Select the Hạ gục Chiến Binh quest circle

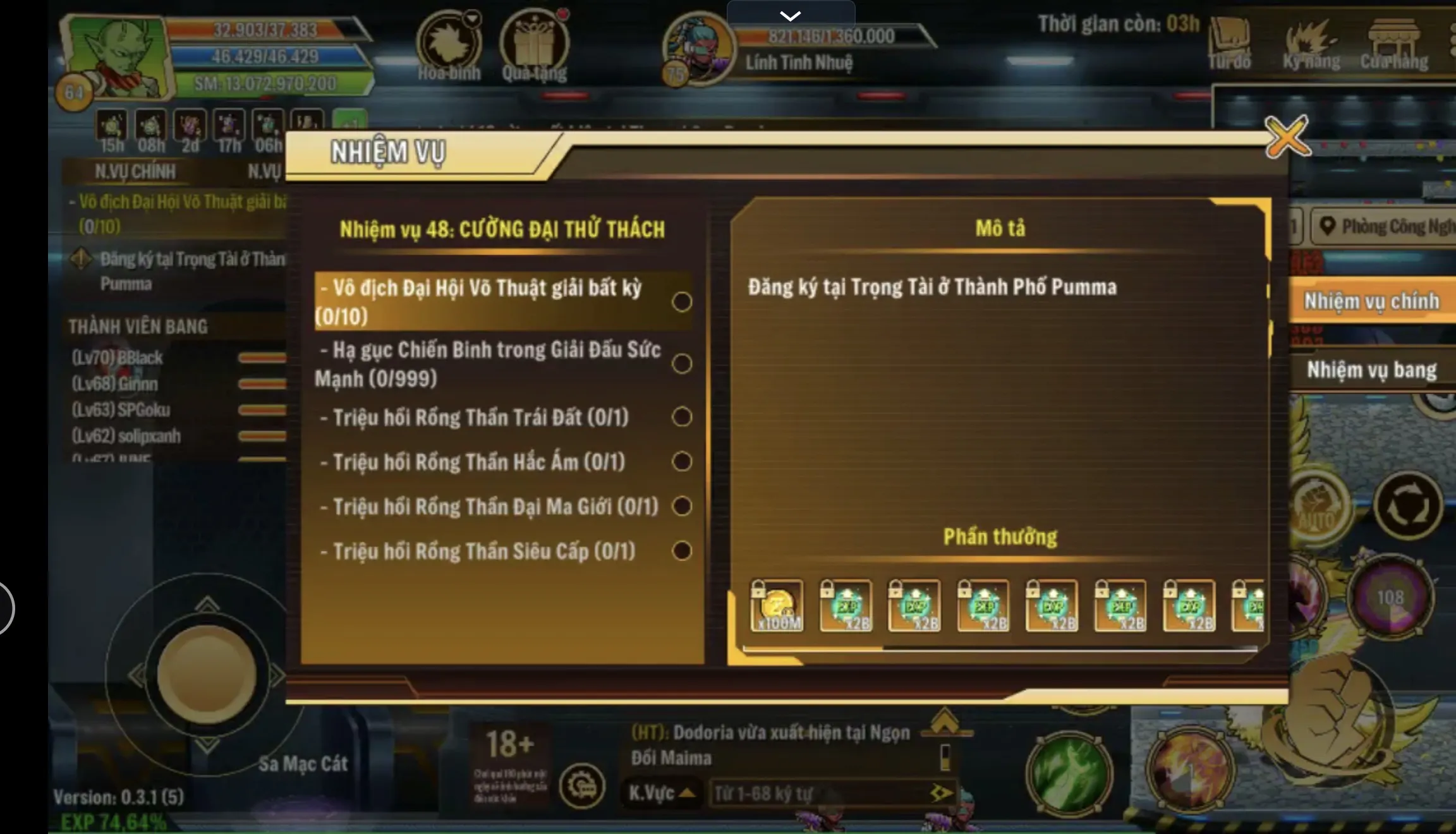pos(681,363)
